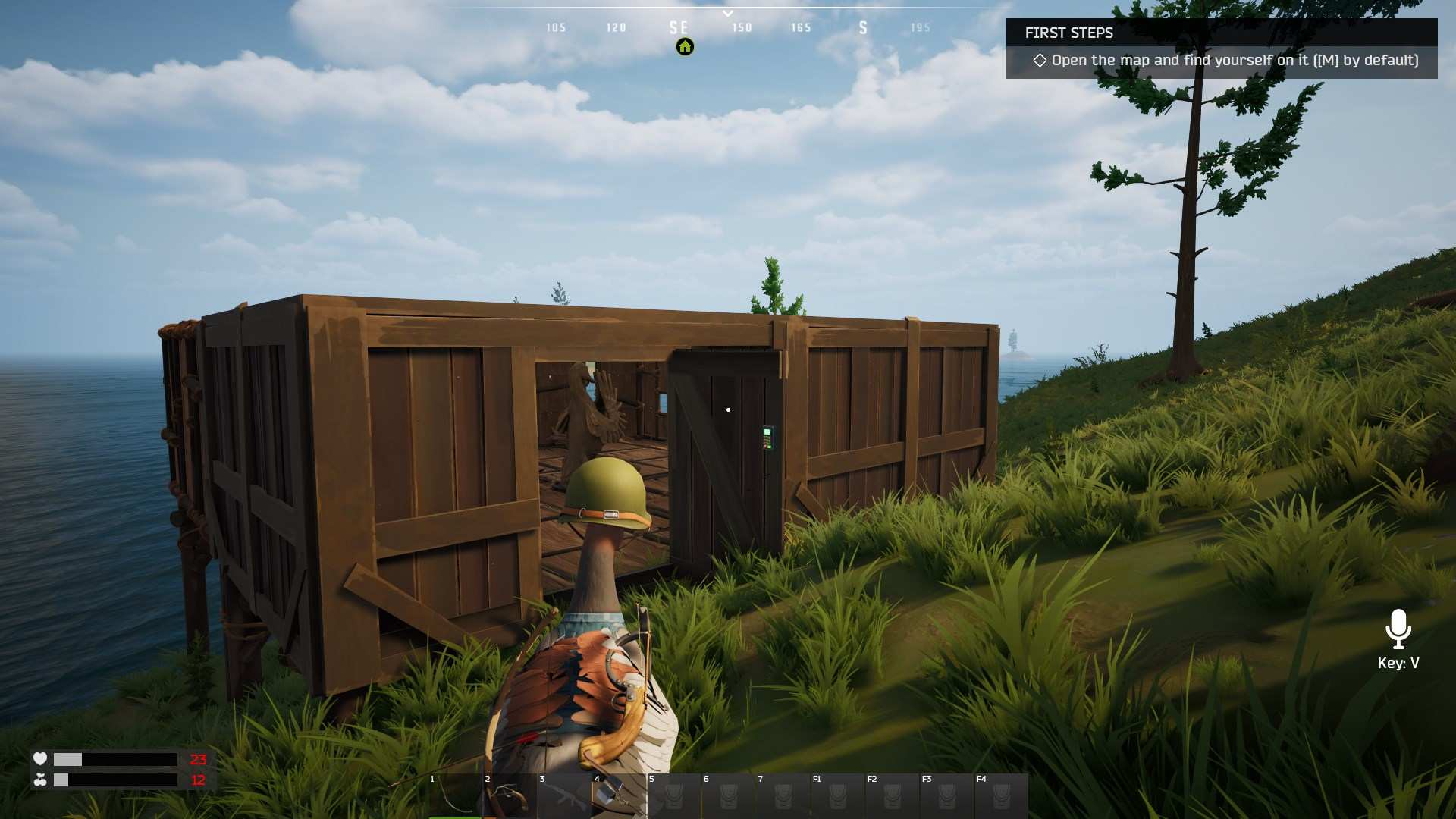Check the diamond objective marker in First Steps

[x=1040, y=61]
